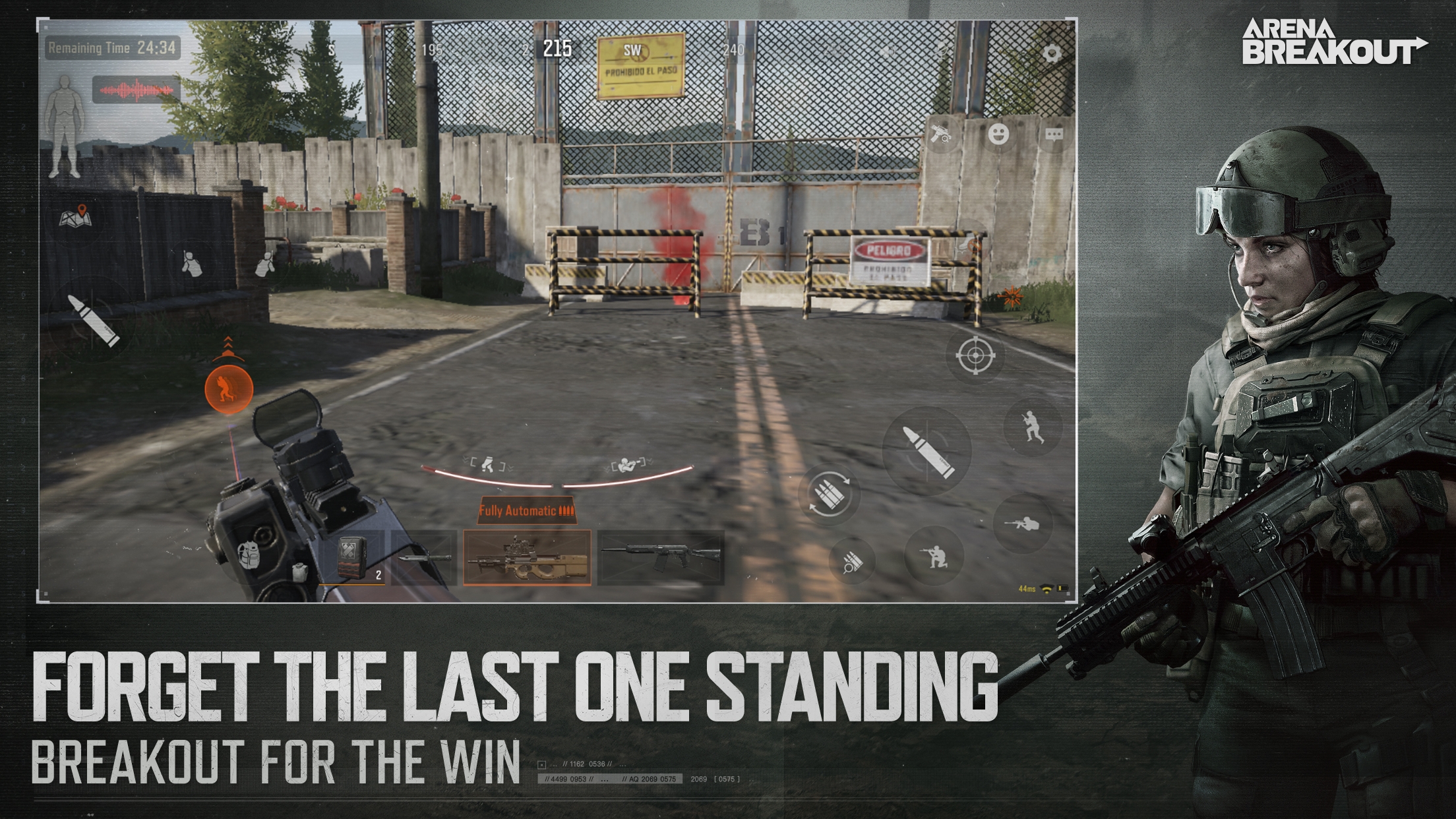This screenshot has height=819, width=1456.
Task: Tap the circular ammo reload icon
Action: [x=830, y=493]
